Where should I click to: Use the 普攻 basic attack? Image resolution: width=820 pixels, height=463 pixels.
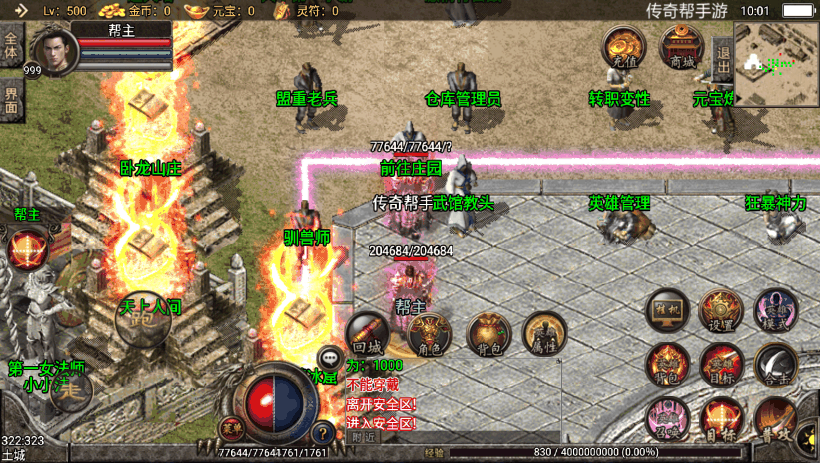point(775,418)
